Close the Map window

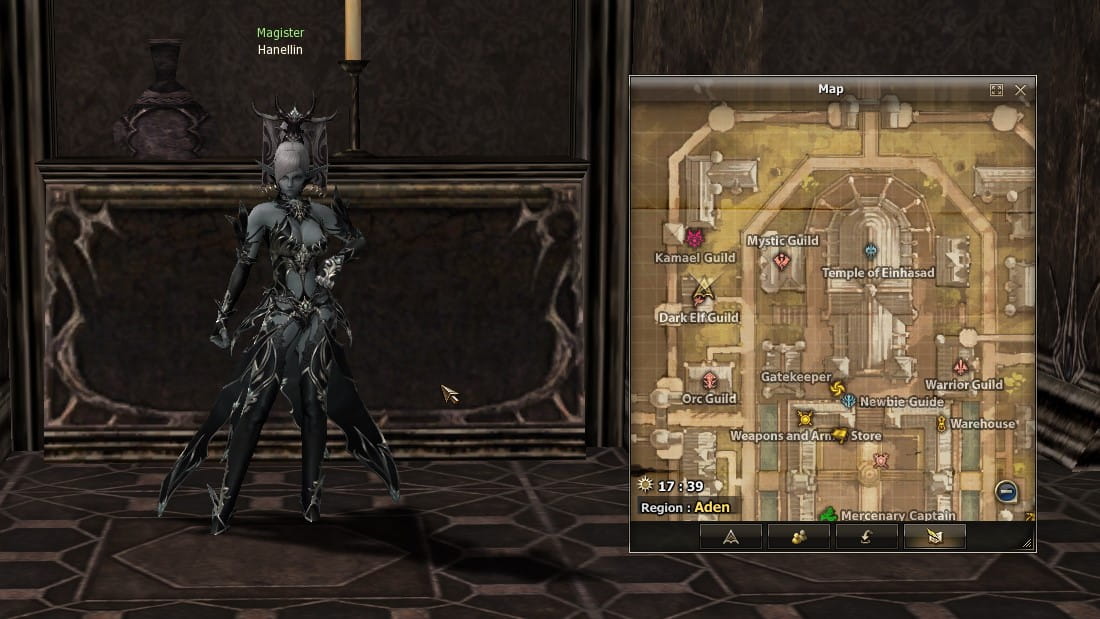[x=1020, y=90]
